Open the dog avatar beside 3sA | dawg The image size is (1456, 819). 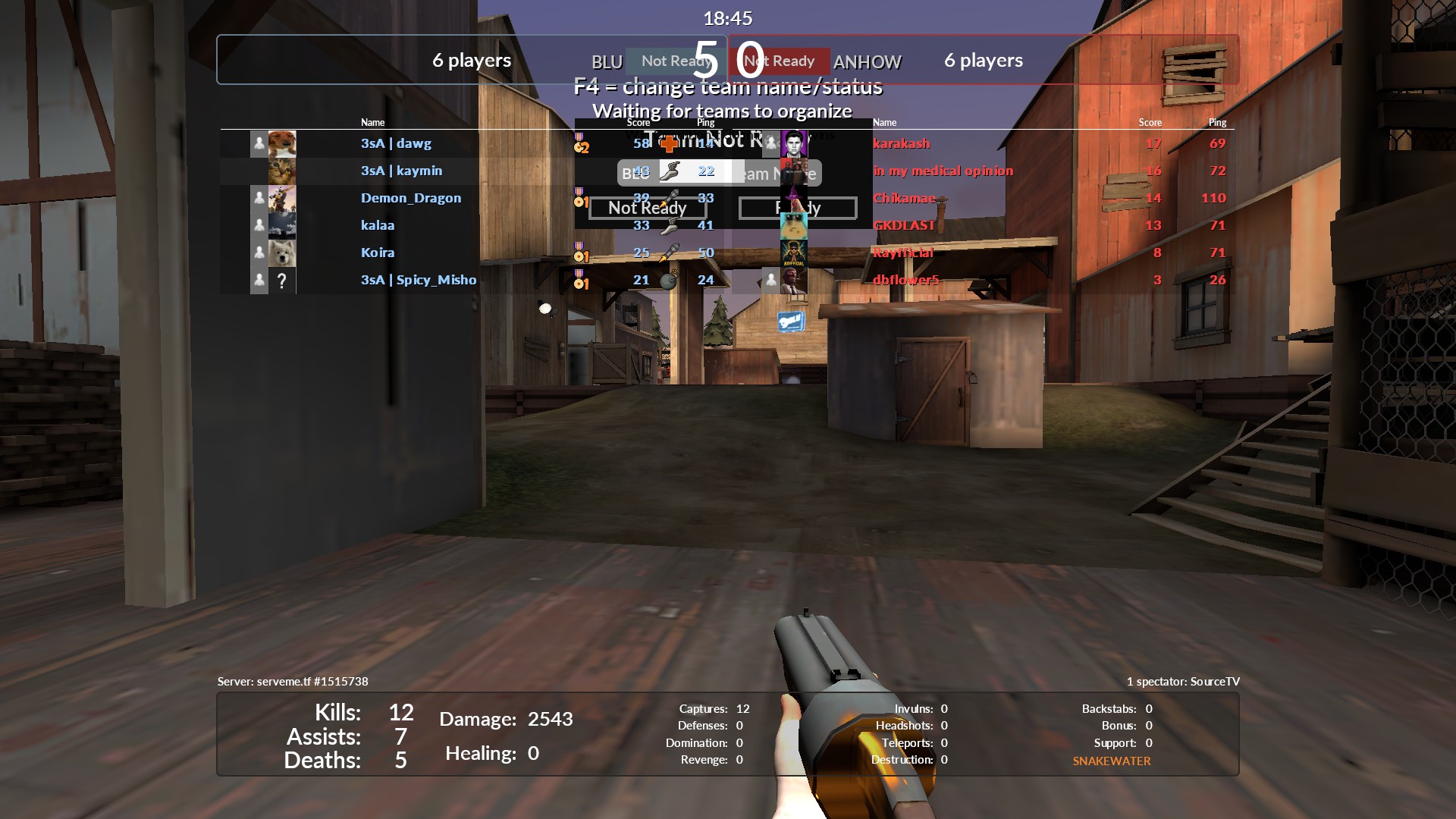(x=282, y=143)
